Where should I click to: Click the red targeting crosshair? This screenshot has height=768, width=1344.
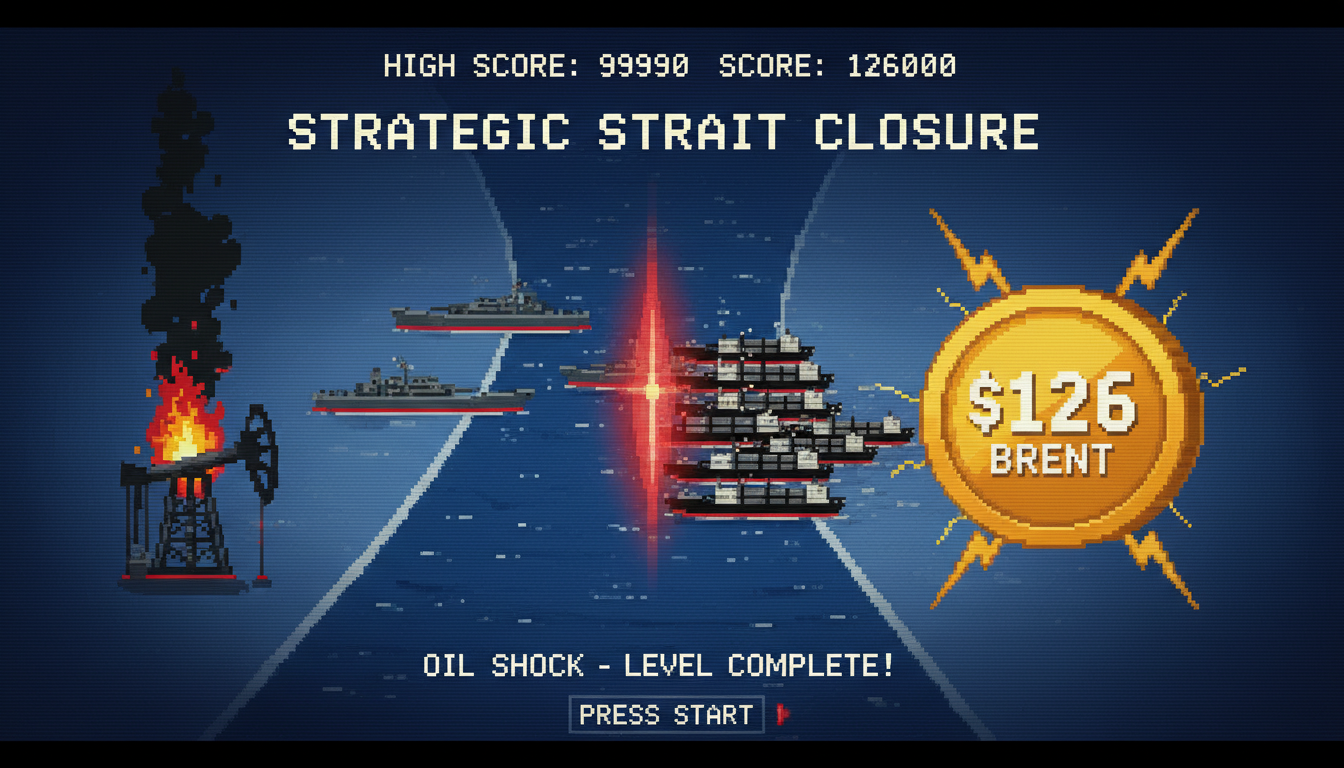[652, 388]
